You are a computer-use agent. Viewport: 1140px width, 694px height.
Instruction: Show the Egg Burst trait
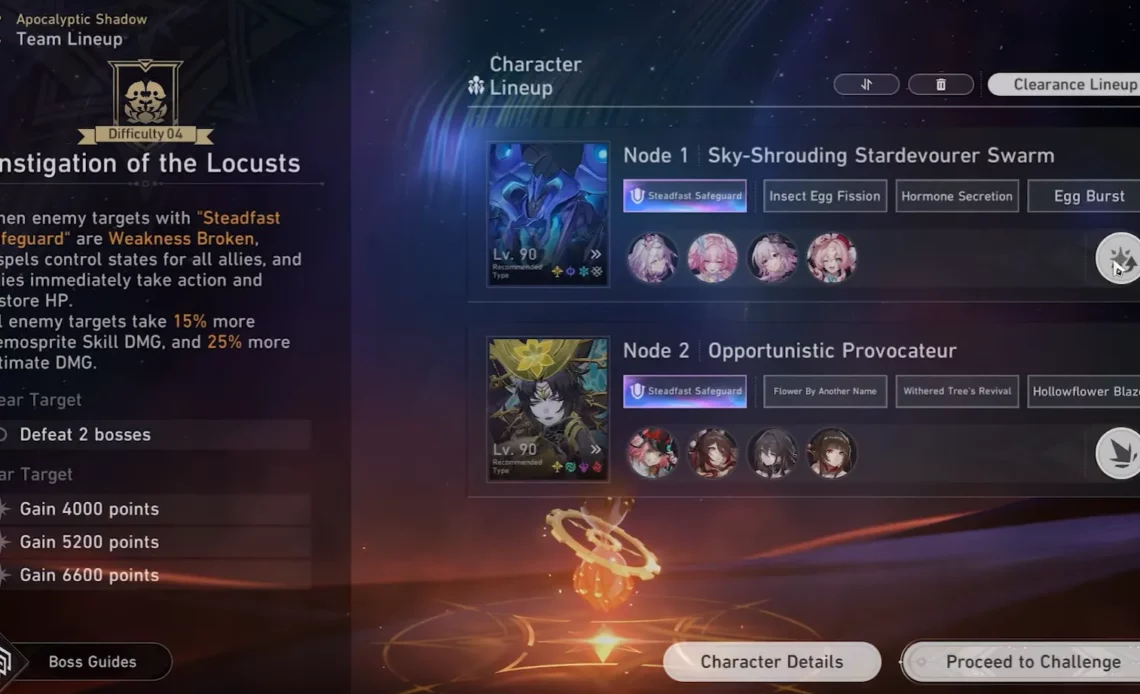(x=1087, y=196)
